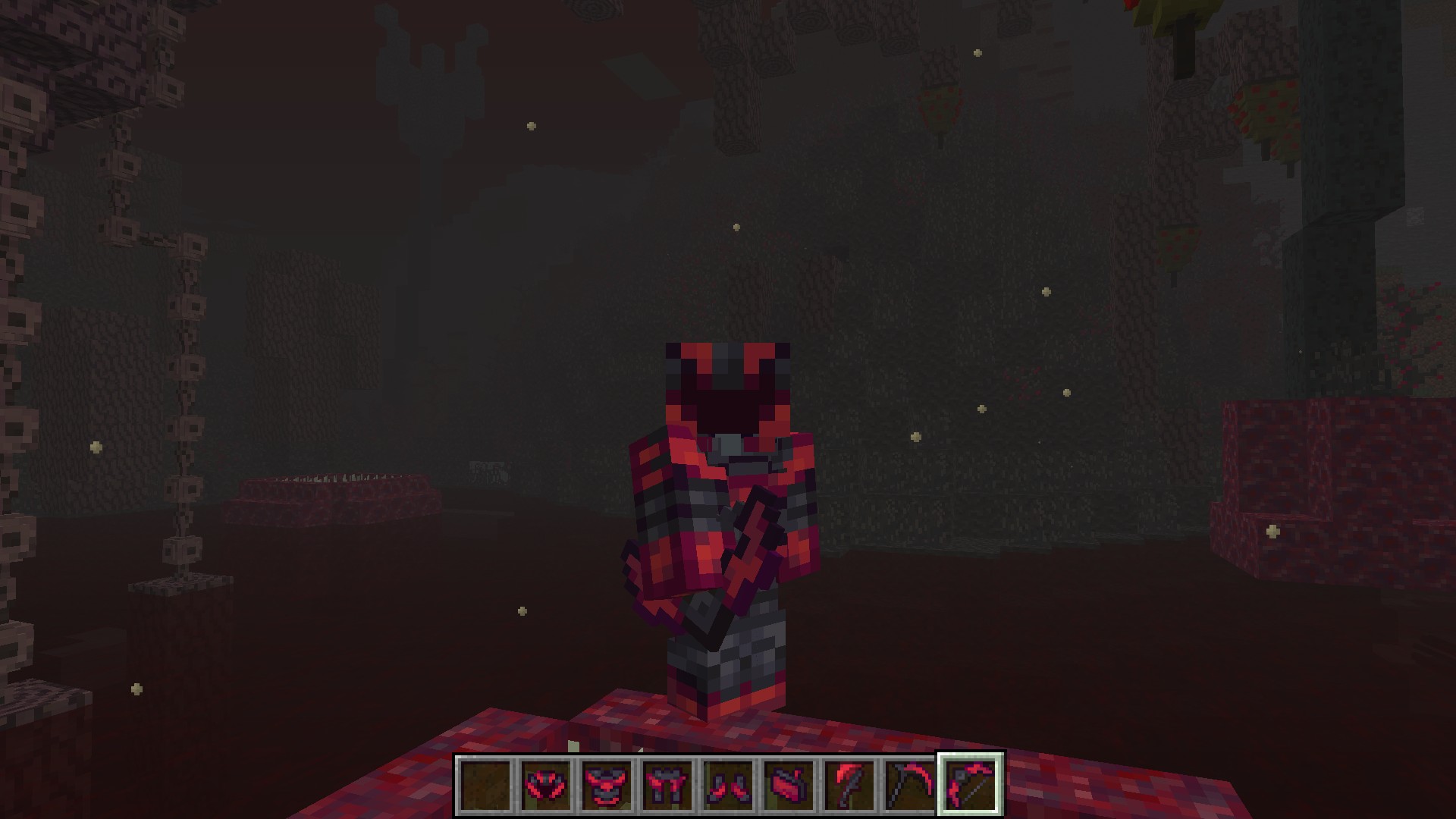This screenshot has width=1456, height=819.
Task: Choose the red leggings slot
Action: (668, 785)
